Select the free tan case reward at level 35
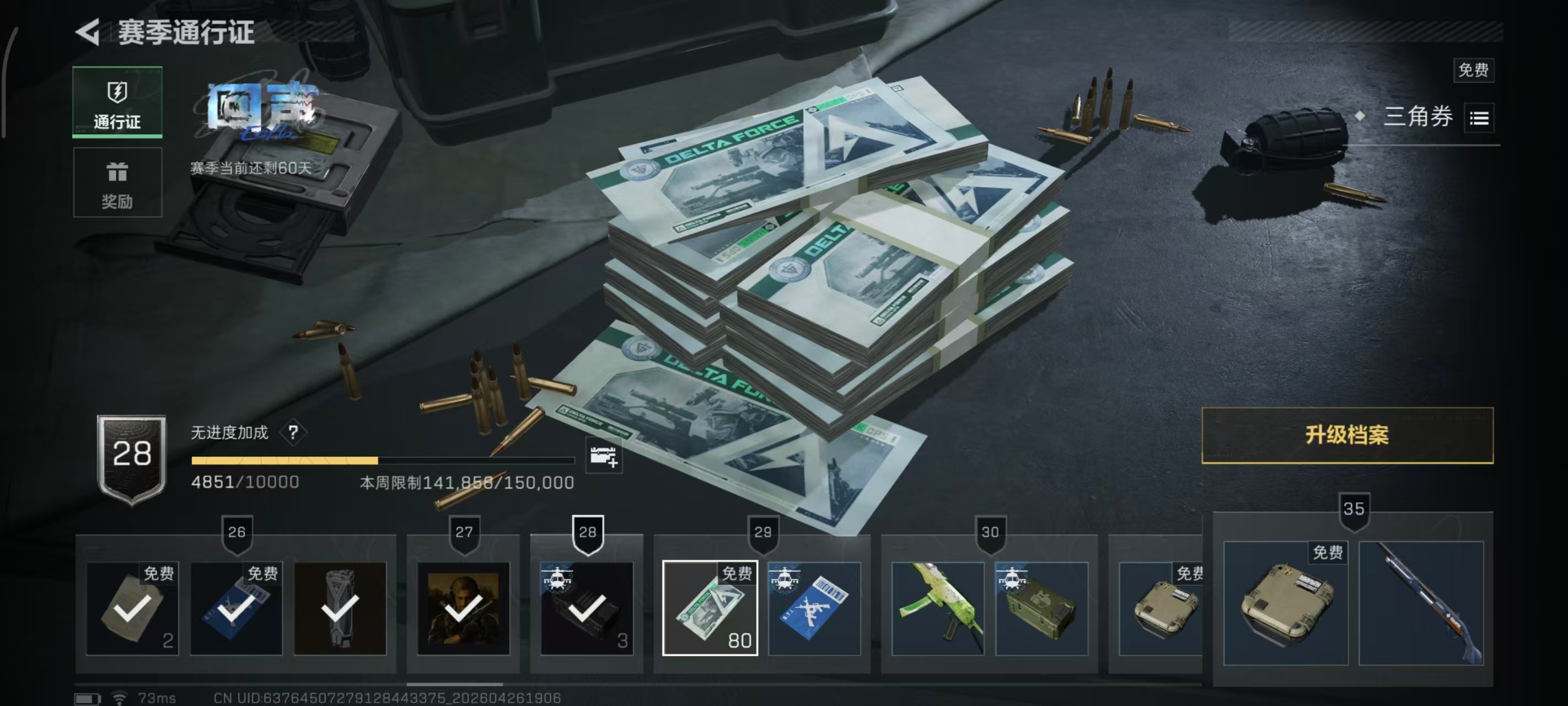This screenshot has height=706, width=1568. 1286,603
